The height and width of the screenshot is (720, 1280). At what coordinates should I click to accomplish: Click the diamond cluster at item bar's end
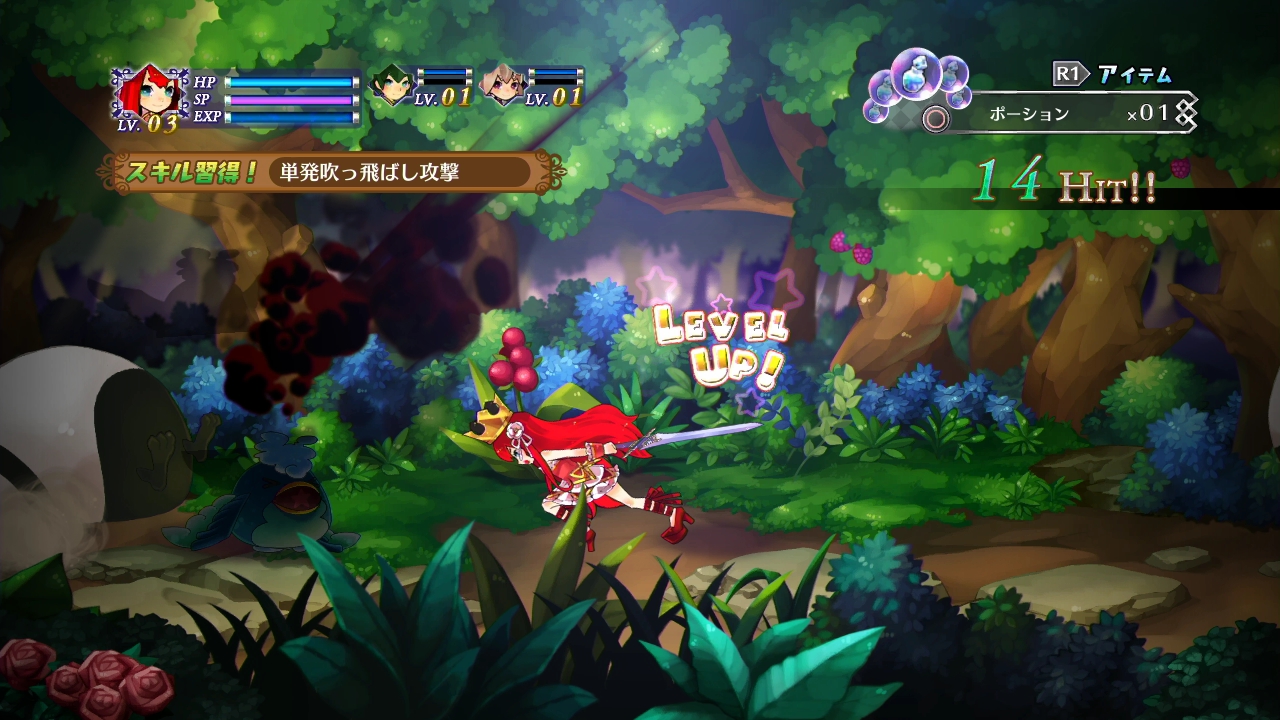(x=1185, y=113)
